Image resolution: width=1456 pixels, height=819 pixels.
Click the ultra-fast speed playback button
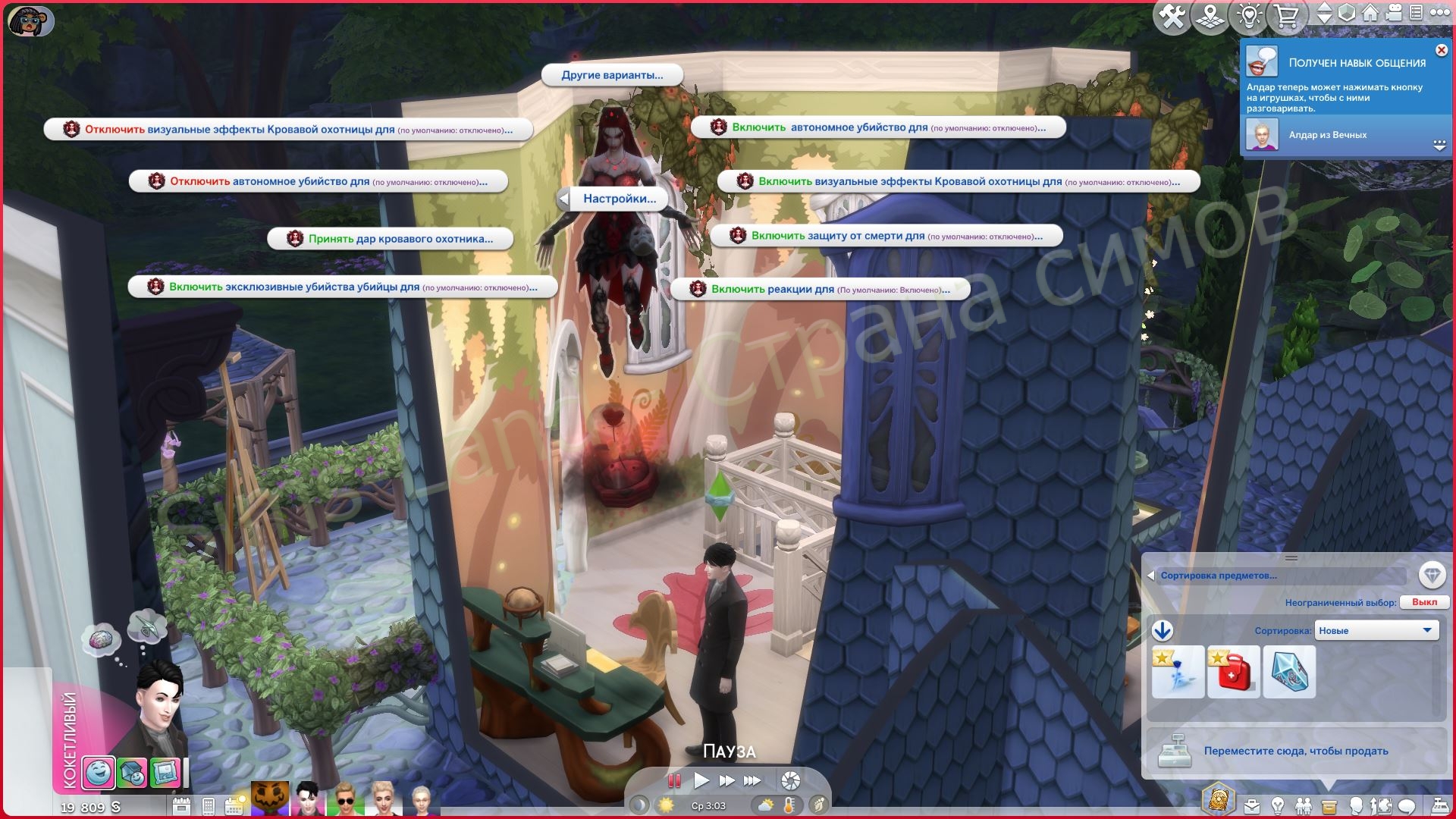tap(752, 780)
